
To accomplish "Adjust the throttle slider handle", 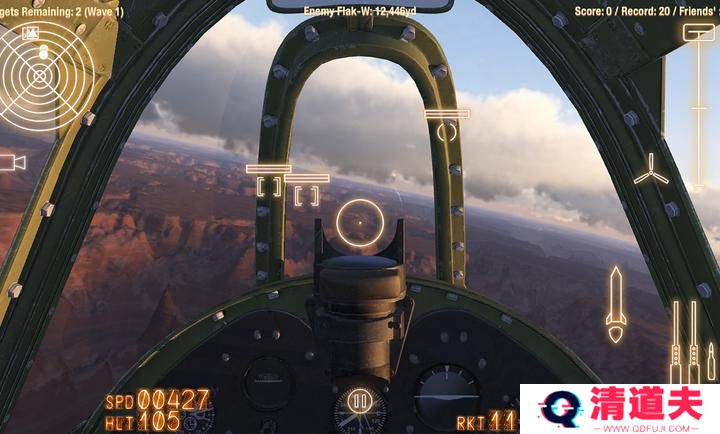I will (x=693, y=33).
